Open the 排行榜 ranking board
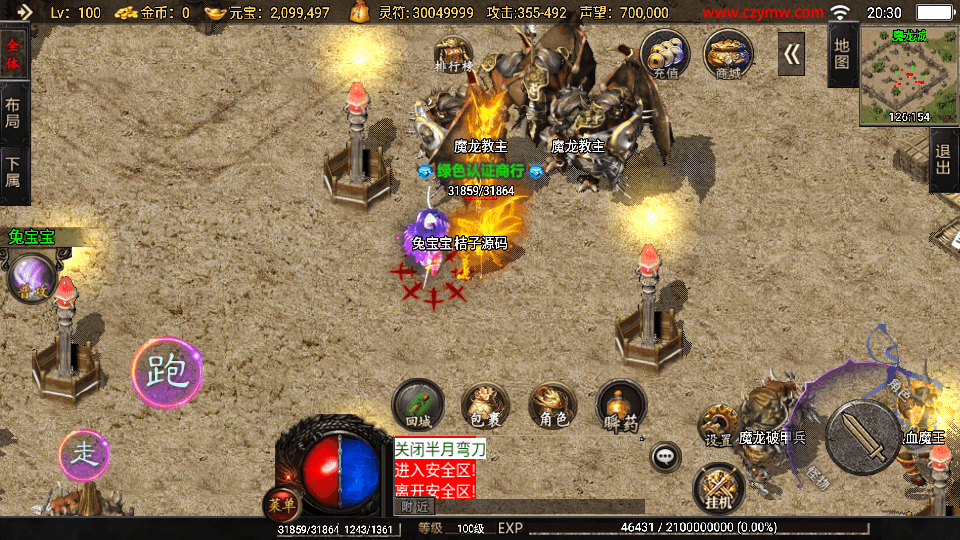Screen dimensions: 960x540 coord(454,56)
